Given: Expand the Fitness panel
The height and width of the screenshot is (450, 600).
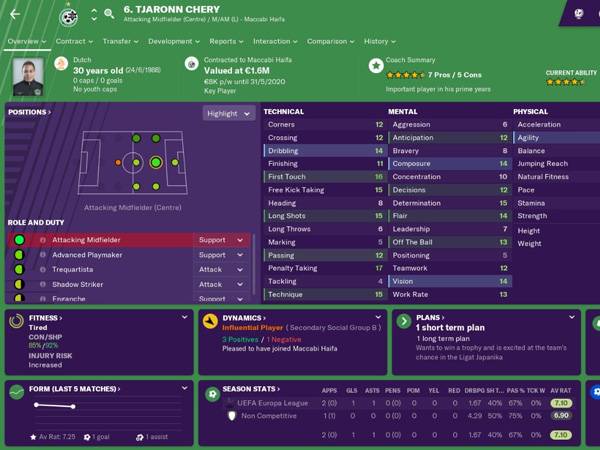Looking at the screenshot, I should click(x=185, y=318).
